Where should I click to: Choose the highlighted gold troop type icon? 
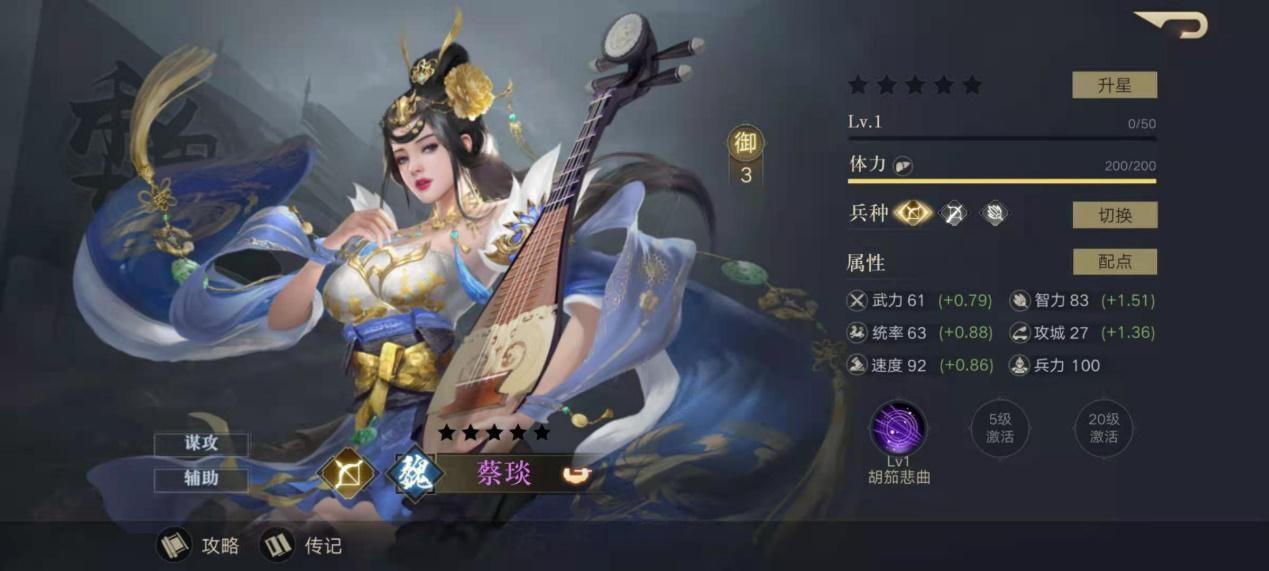(913, 213)
